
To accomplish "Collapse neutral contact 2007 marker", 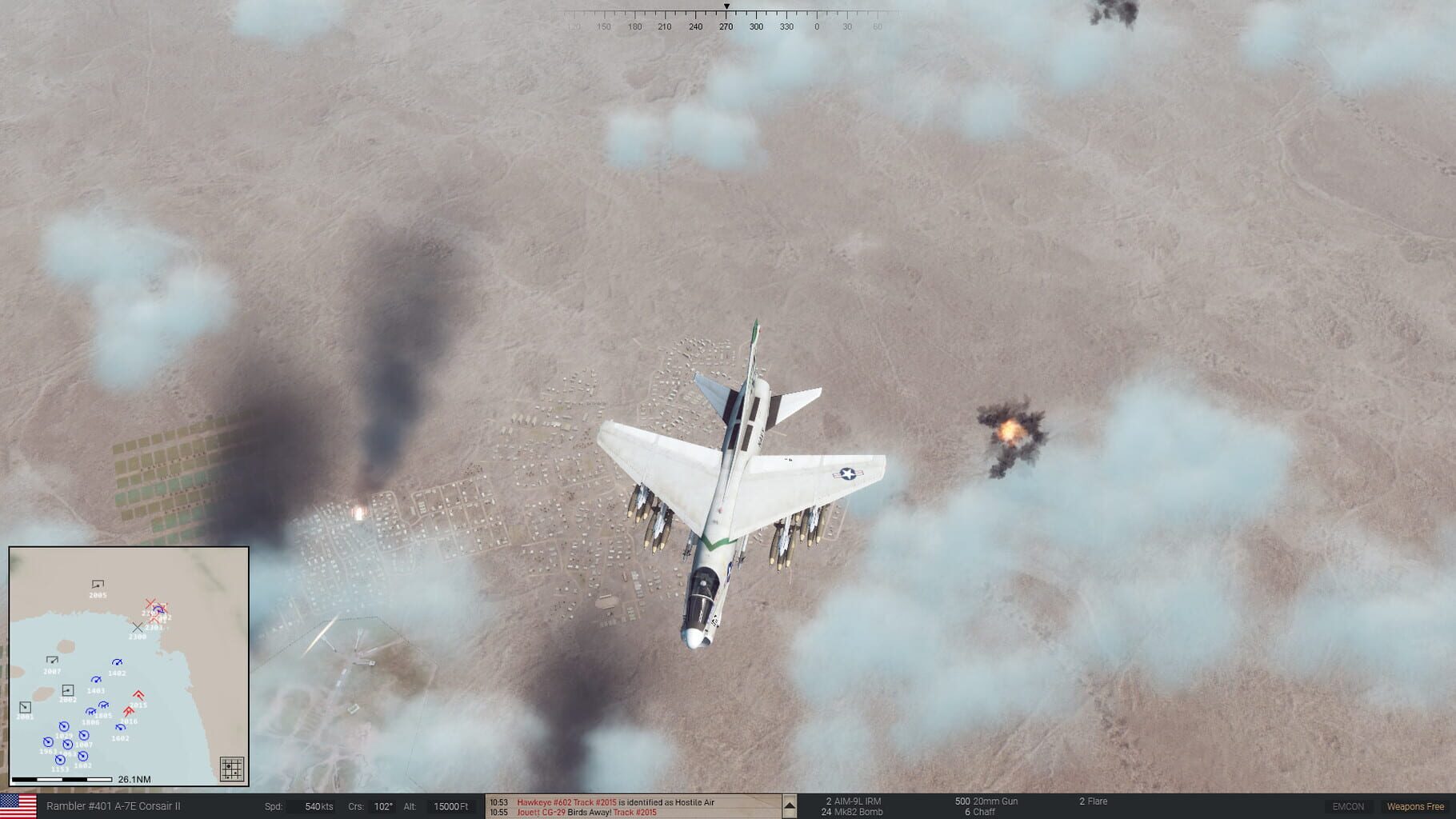I will click(x=53, y=659).
